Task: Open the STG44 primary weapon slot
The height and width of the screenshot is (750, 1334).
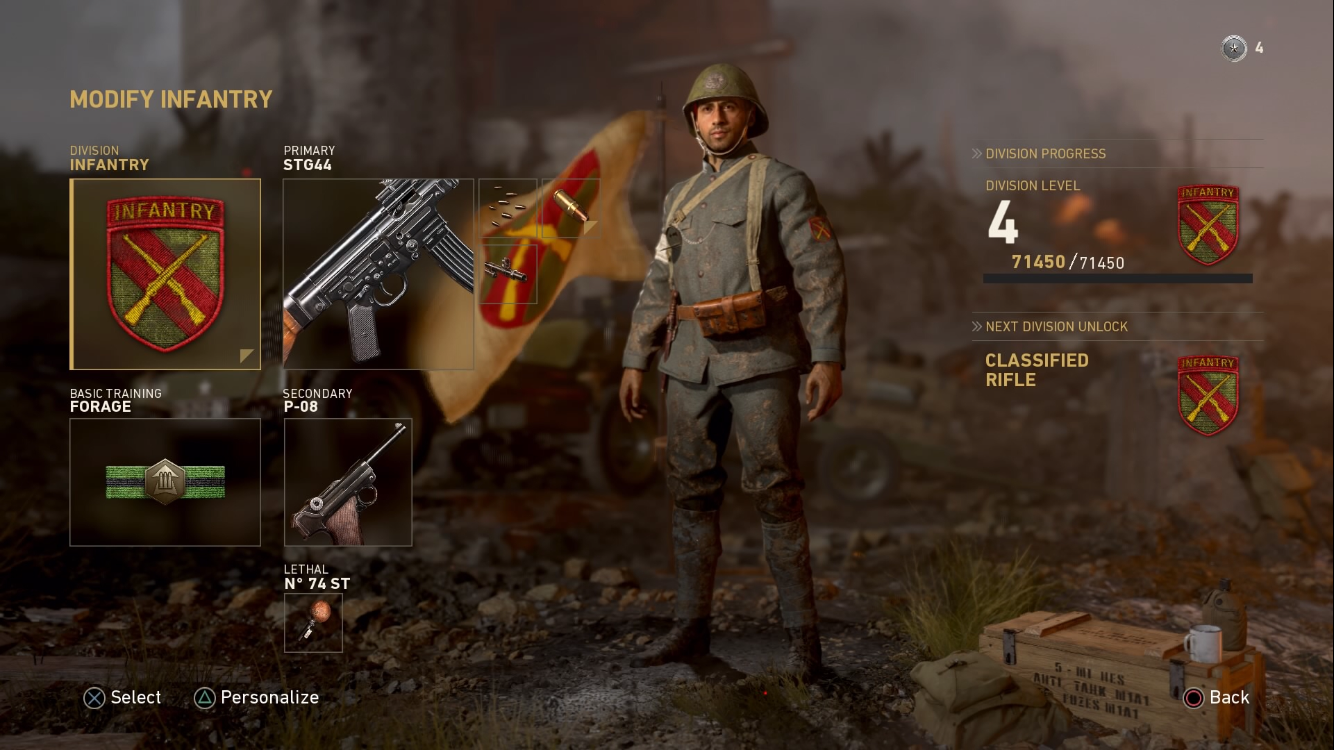Action: [378, 274]
